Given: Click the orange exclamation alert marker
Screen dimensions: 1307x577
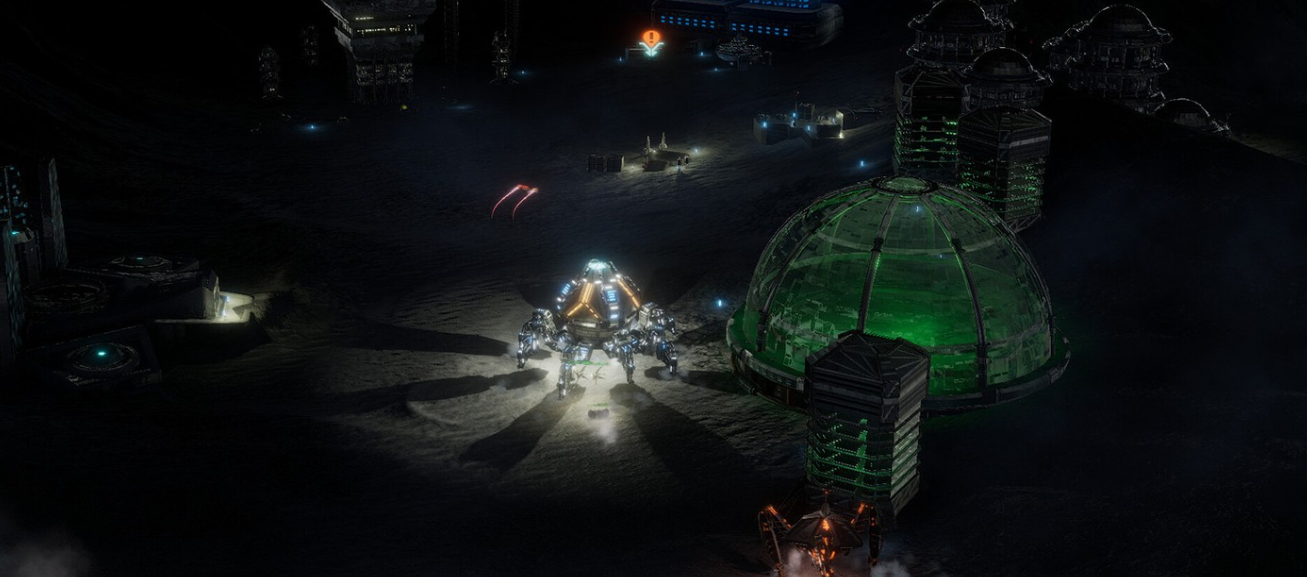Looking at the screenshot, I should coord(651,39).
